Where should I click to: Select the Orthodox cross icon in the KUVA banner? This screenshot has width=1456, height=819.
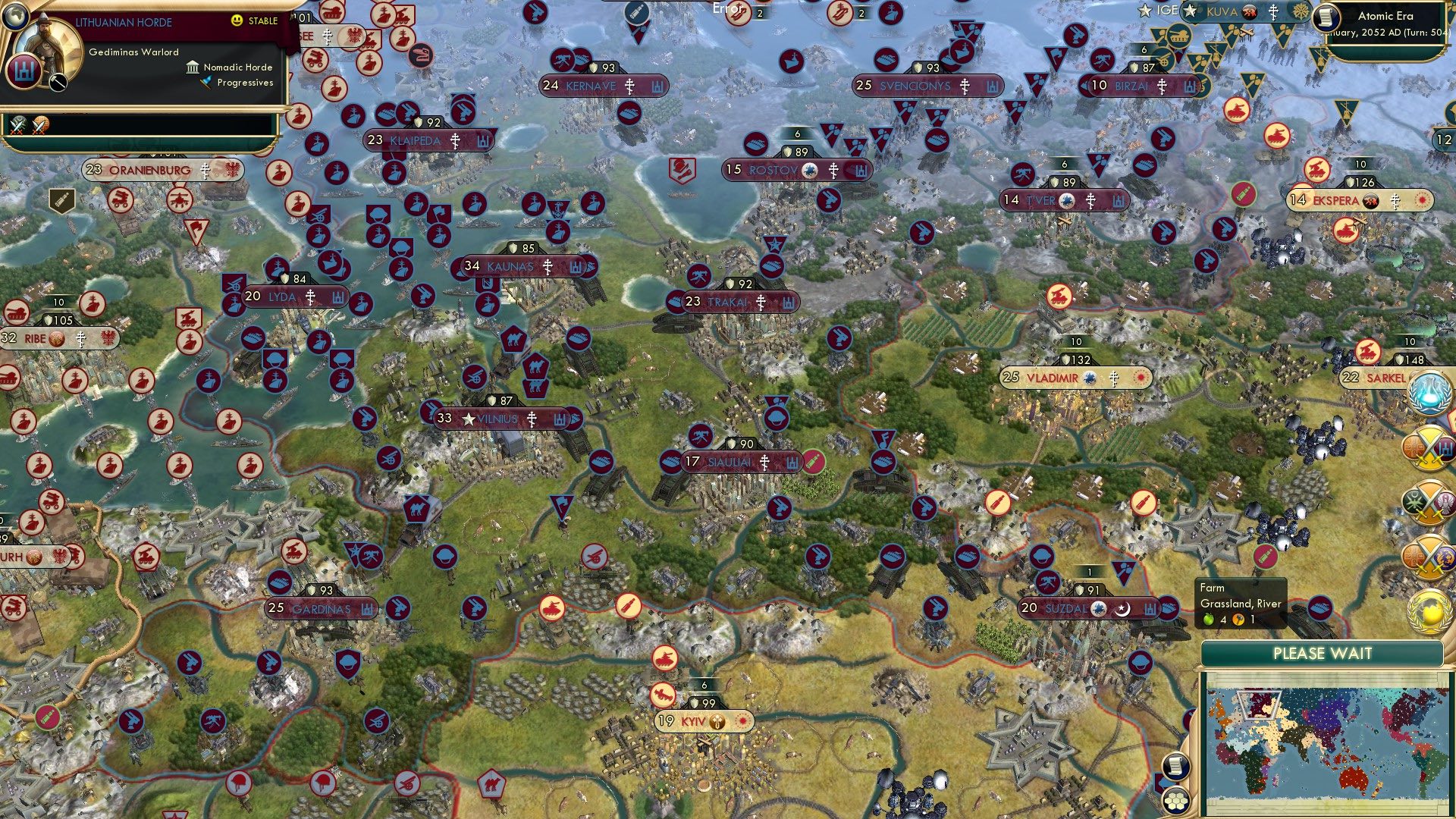[1273, 12]
